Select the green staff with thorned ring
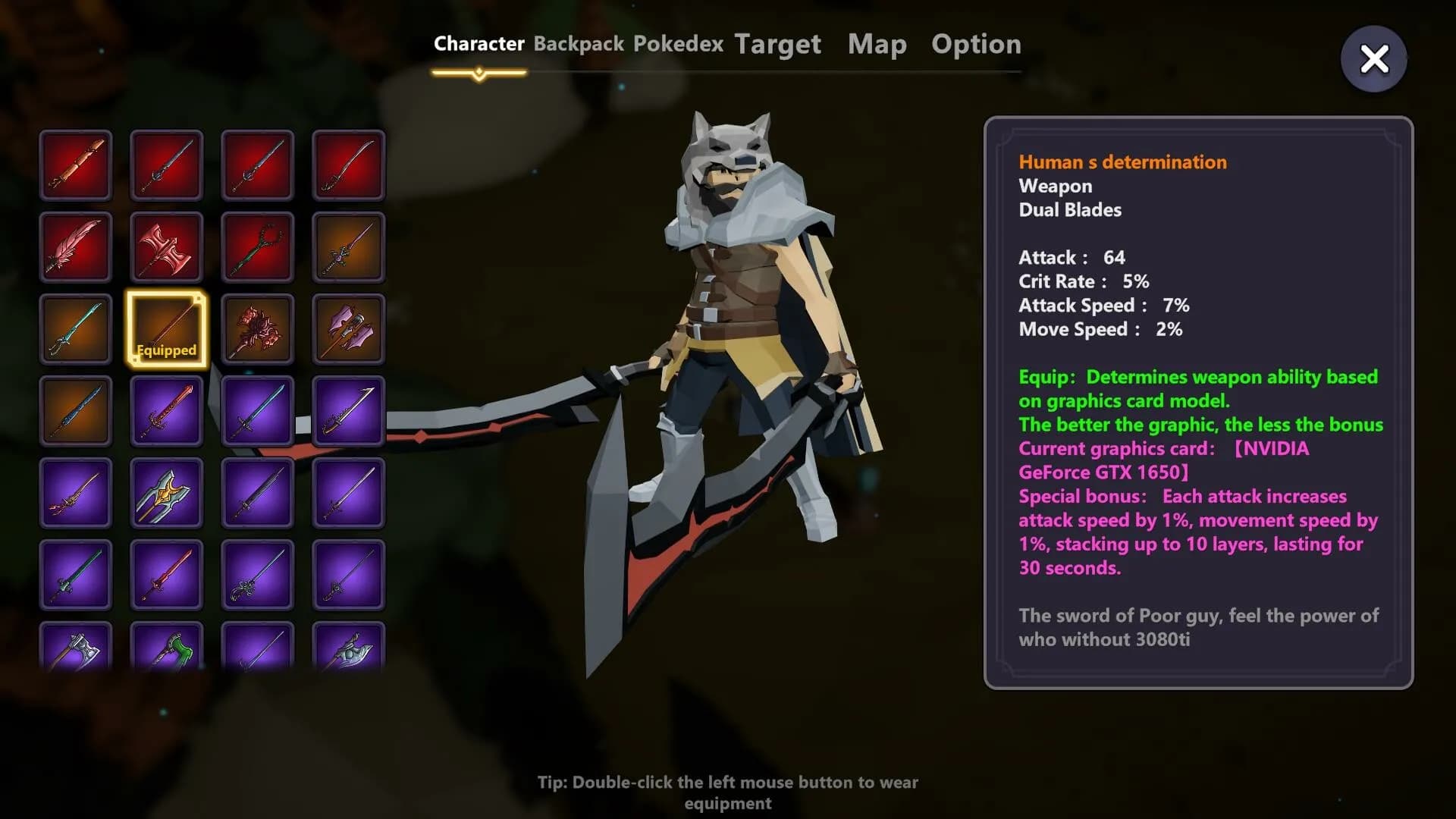Screen dimensions: 1456x819 257,247
